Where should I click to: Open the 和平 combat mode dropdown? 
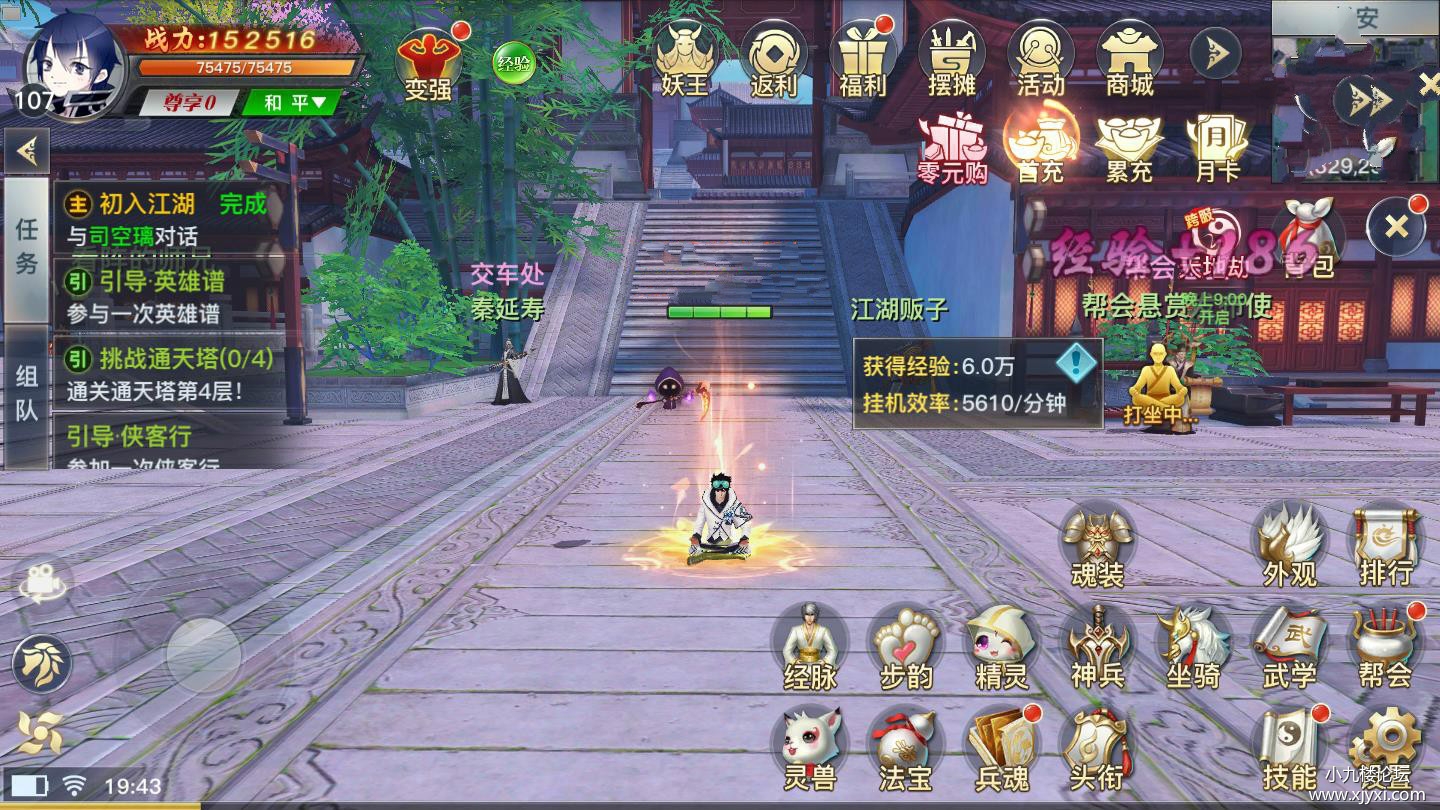(296, 102)
